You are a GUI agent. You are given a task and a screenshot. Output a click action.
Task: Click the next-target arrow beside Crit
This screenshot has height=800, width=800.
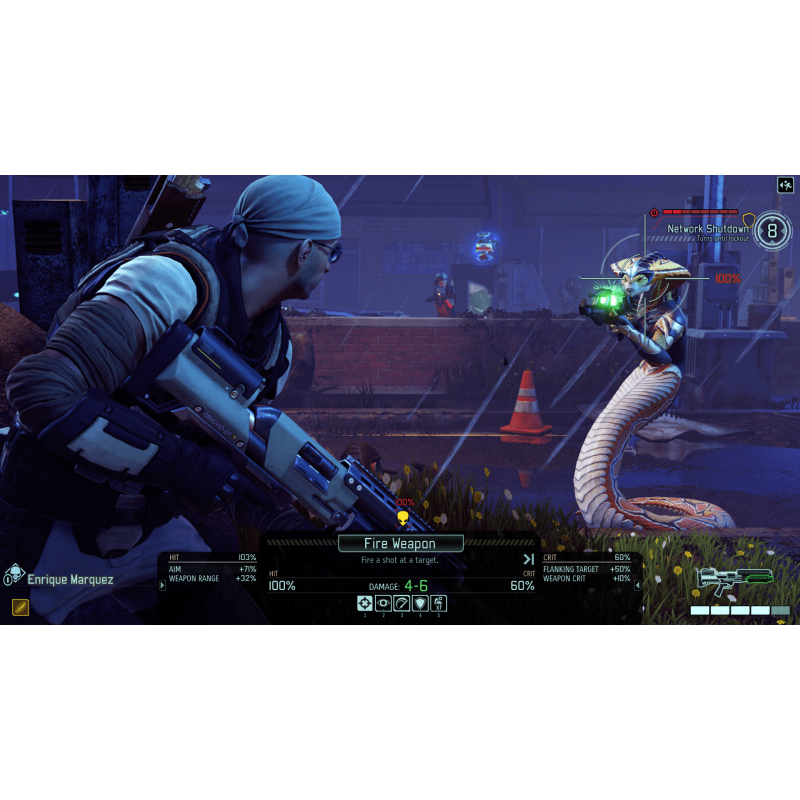pos(528,559)
